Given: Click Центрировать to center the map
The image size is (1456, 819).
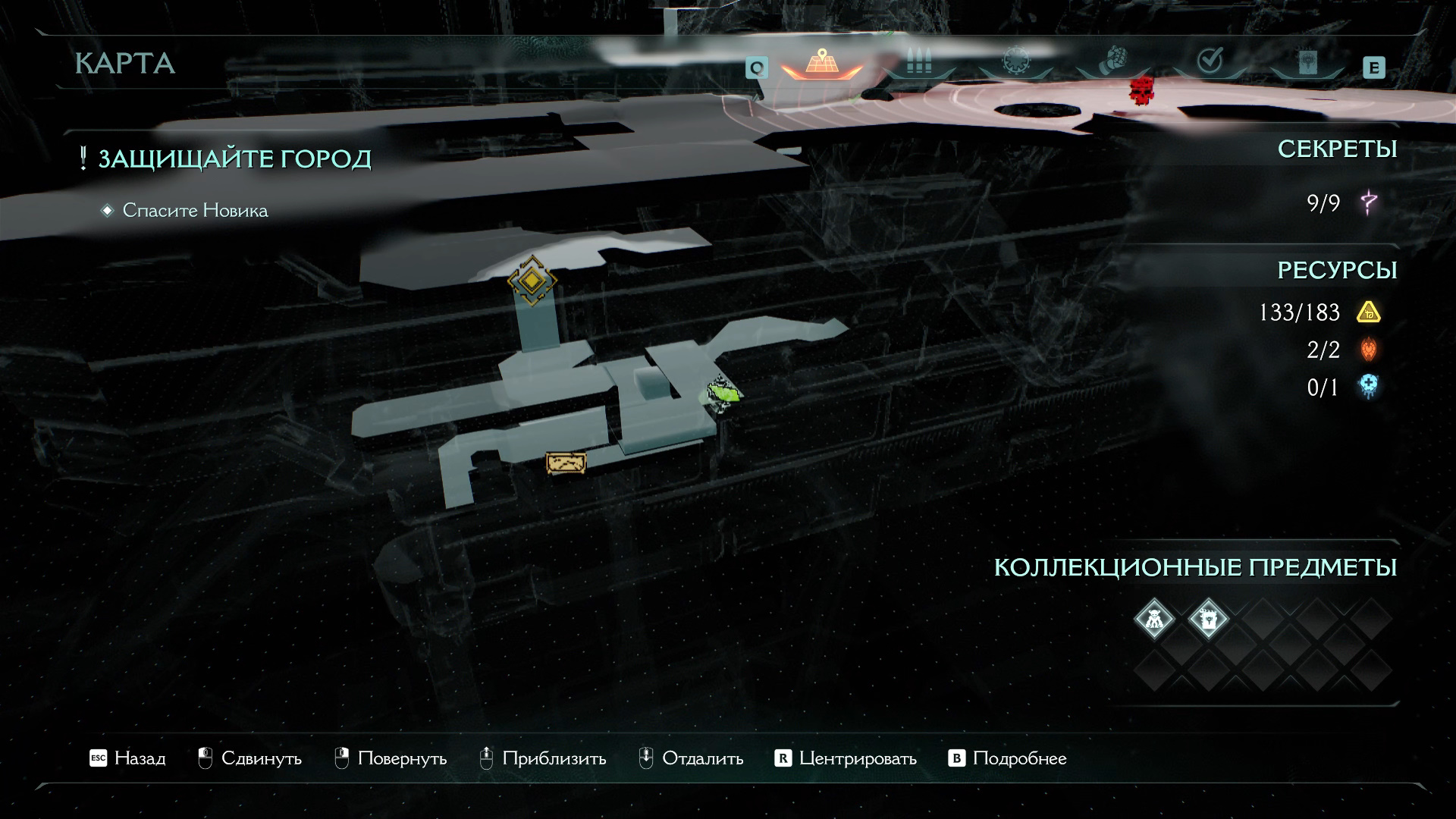Looking at the screenshot, I should click(x=846, y=758).
